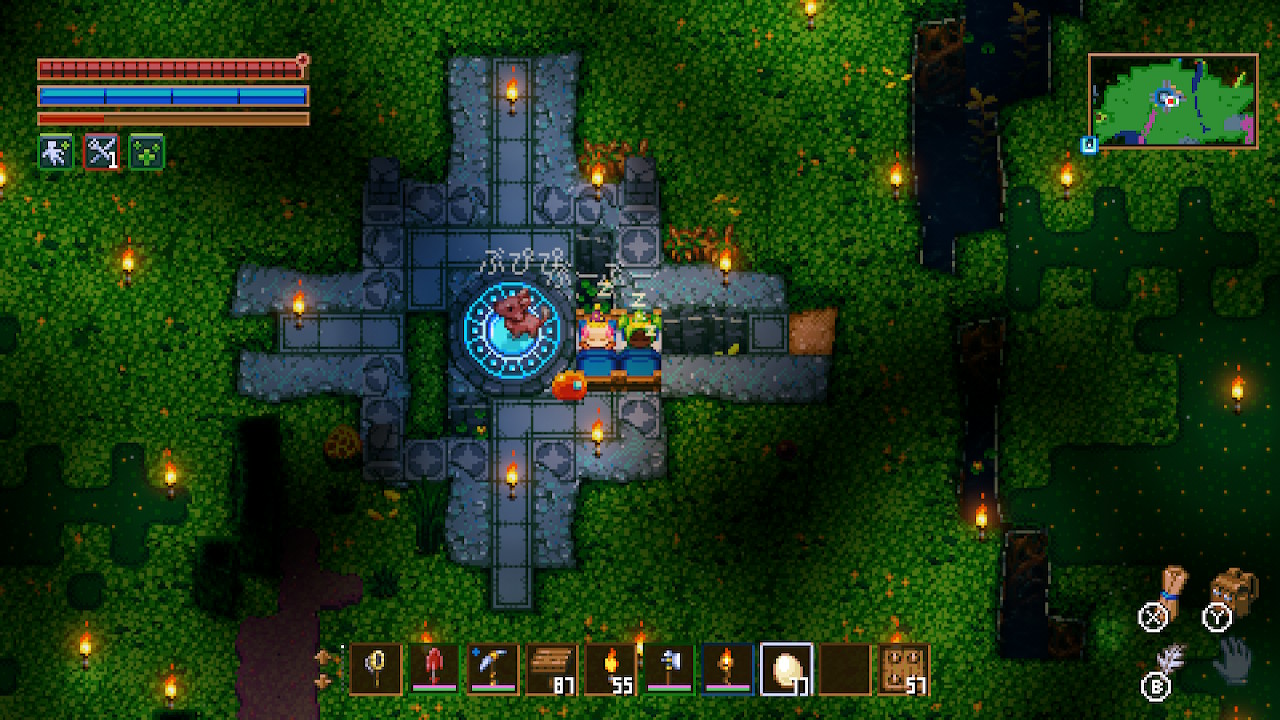Select the red shovel slot
Viewport: 1280px width, 720px height.
coord(435,669)
